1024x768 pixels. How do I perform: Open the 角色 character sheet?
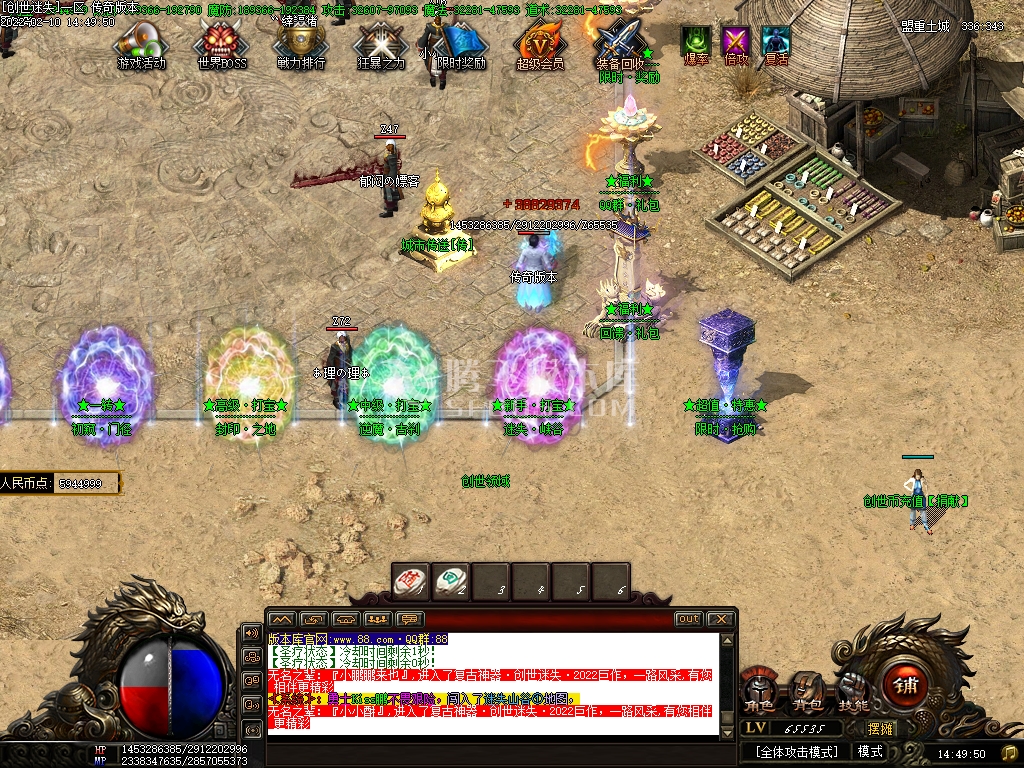761,690
